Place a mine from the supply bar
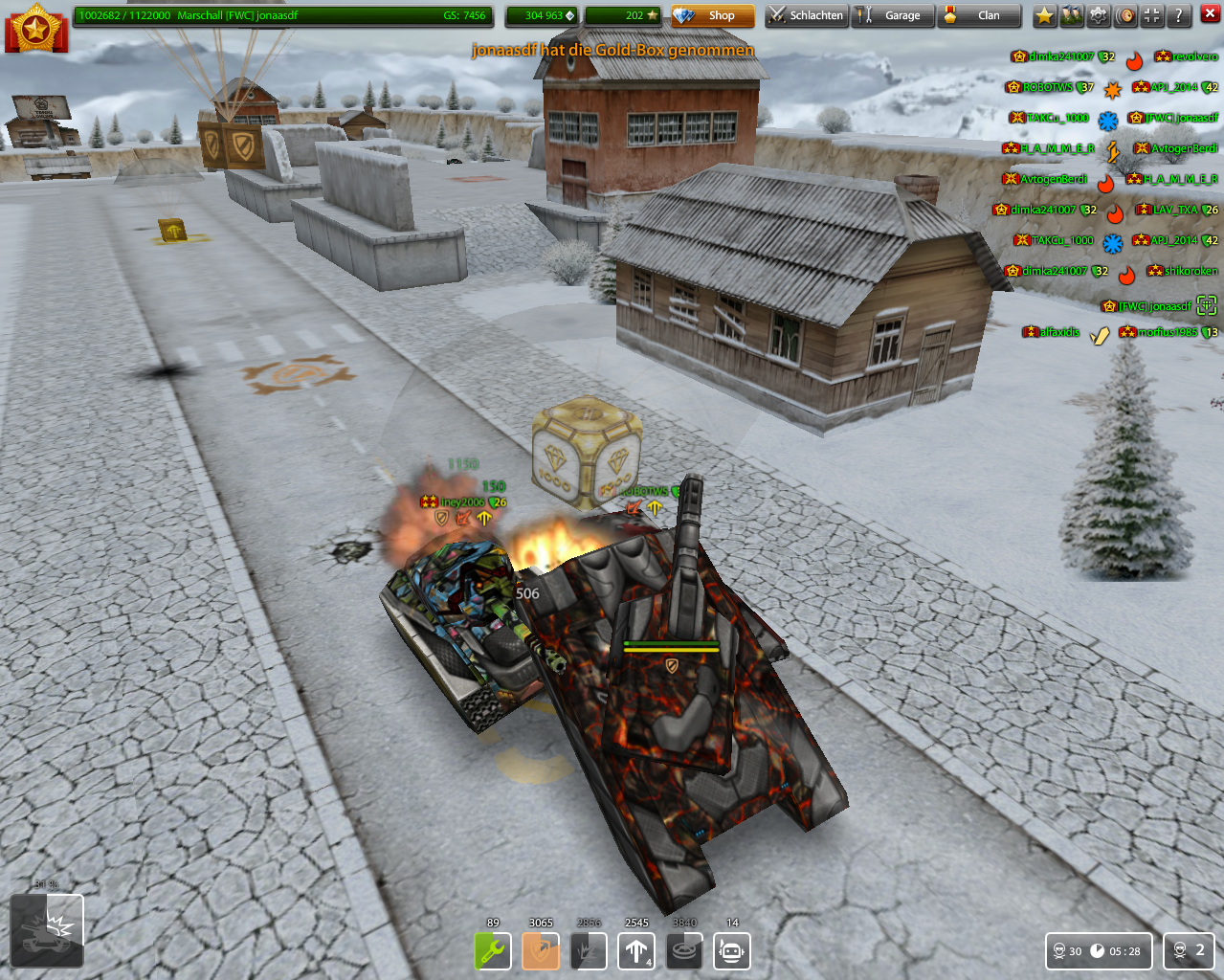Image resolution: width=1224 pixels, height=980 pixels. point(684,951)
